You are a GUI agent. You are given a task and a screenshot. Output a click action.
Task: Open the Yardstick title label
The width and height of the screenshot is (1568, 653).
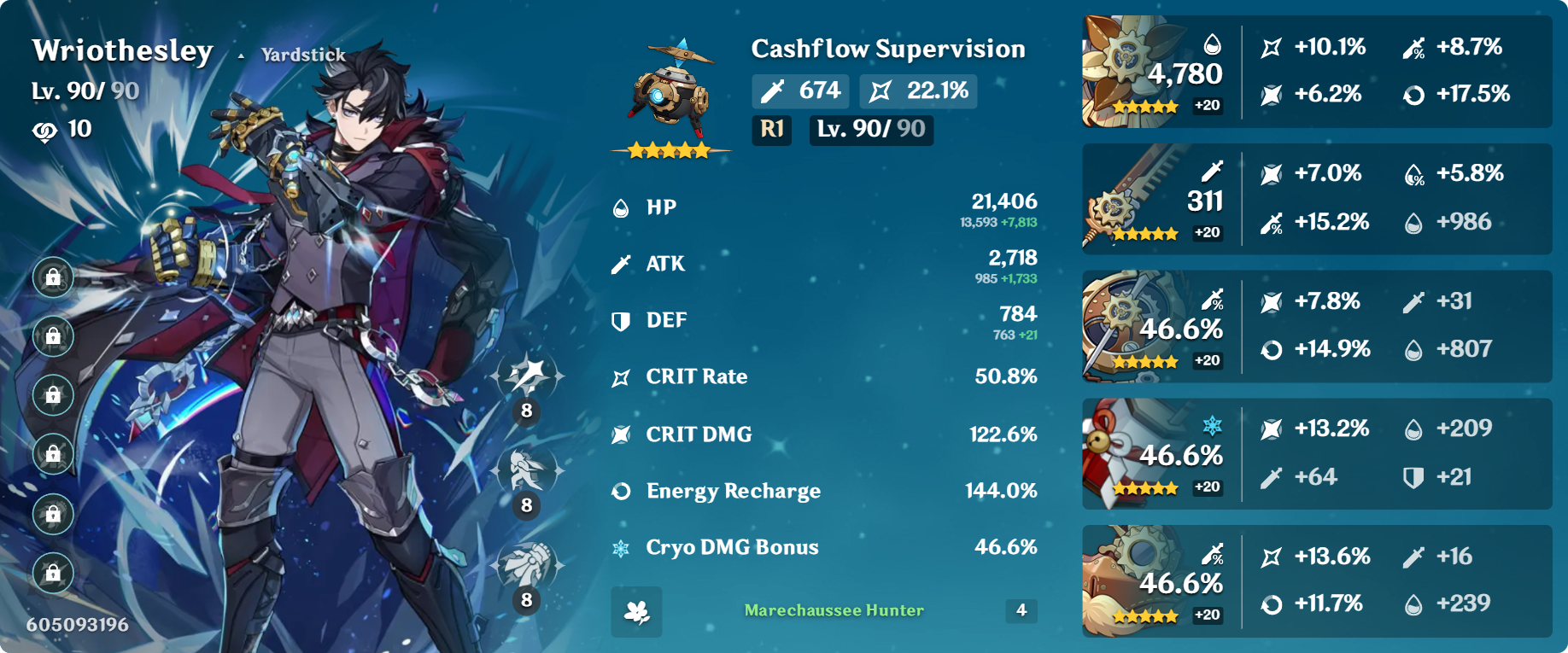(301, 53)
